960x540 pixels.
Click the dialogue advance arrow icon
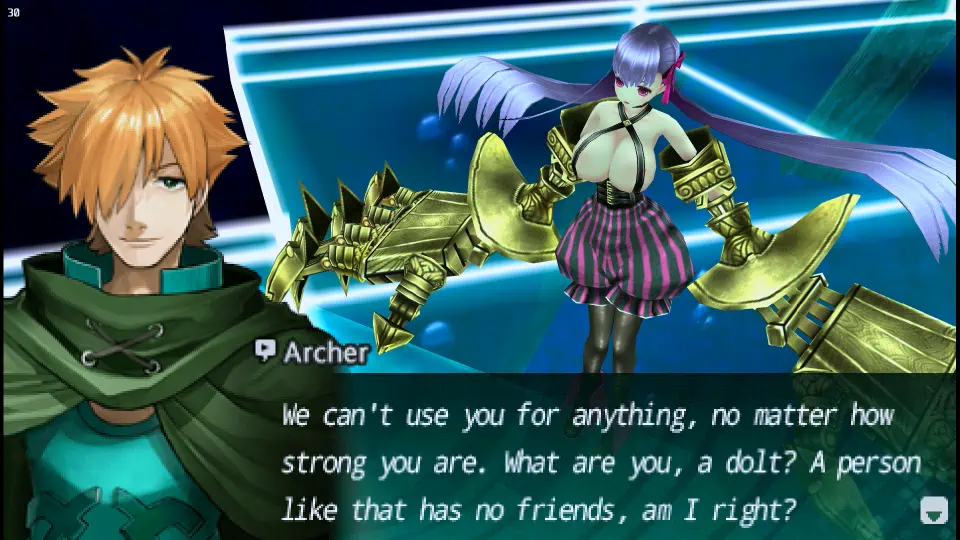pyautogui.click(x=932, y=511)
